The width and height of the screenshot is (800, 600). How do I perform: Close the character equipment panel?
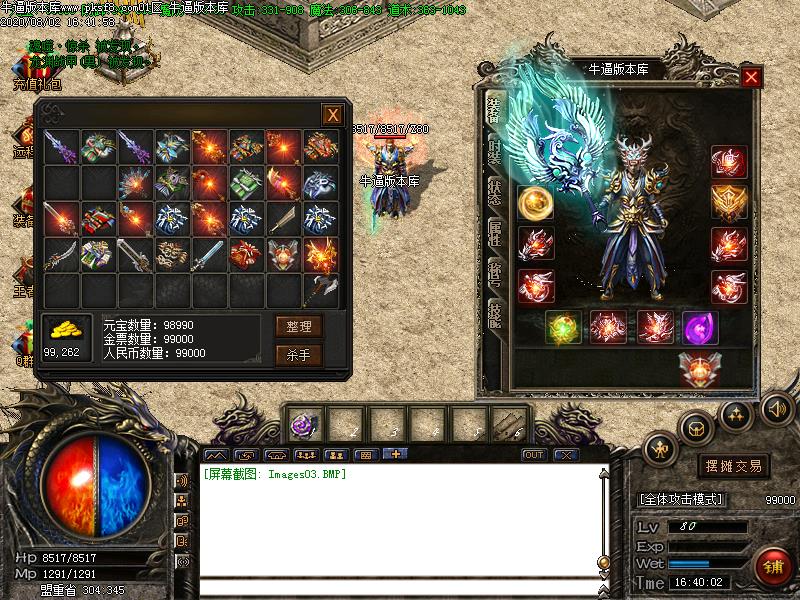[x=752, y=77]
